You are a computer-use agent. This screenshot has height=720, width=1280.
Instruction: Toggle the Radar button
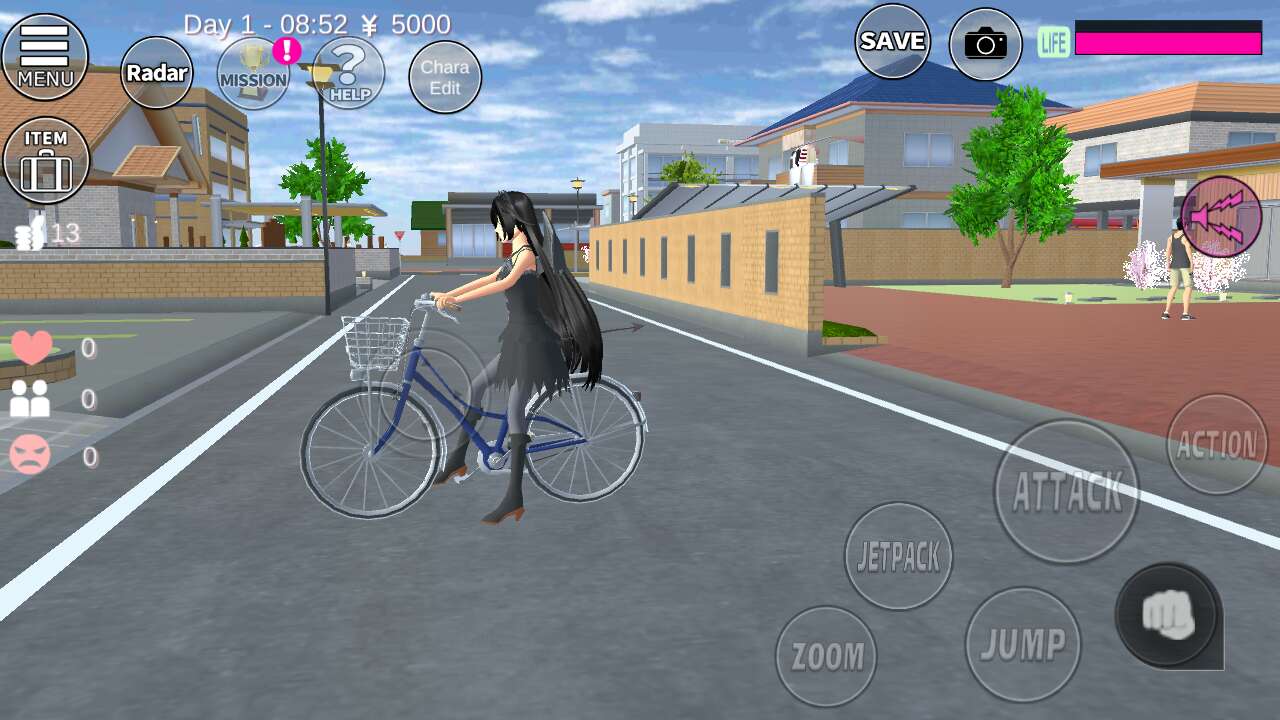coord(157,73)
